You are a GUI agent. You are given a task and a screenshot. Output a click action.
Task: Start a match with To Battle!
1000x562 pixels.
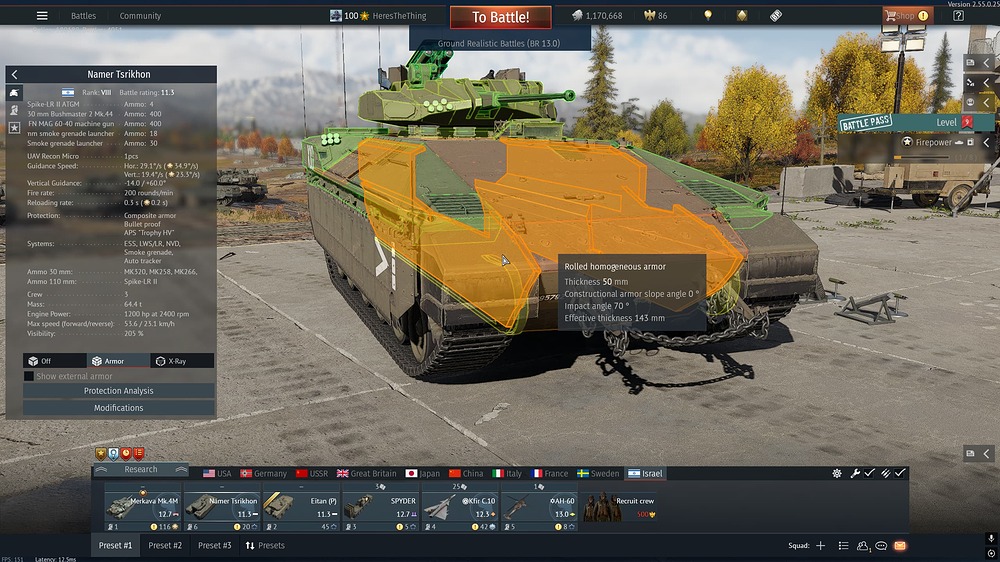tap(499, 17)
